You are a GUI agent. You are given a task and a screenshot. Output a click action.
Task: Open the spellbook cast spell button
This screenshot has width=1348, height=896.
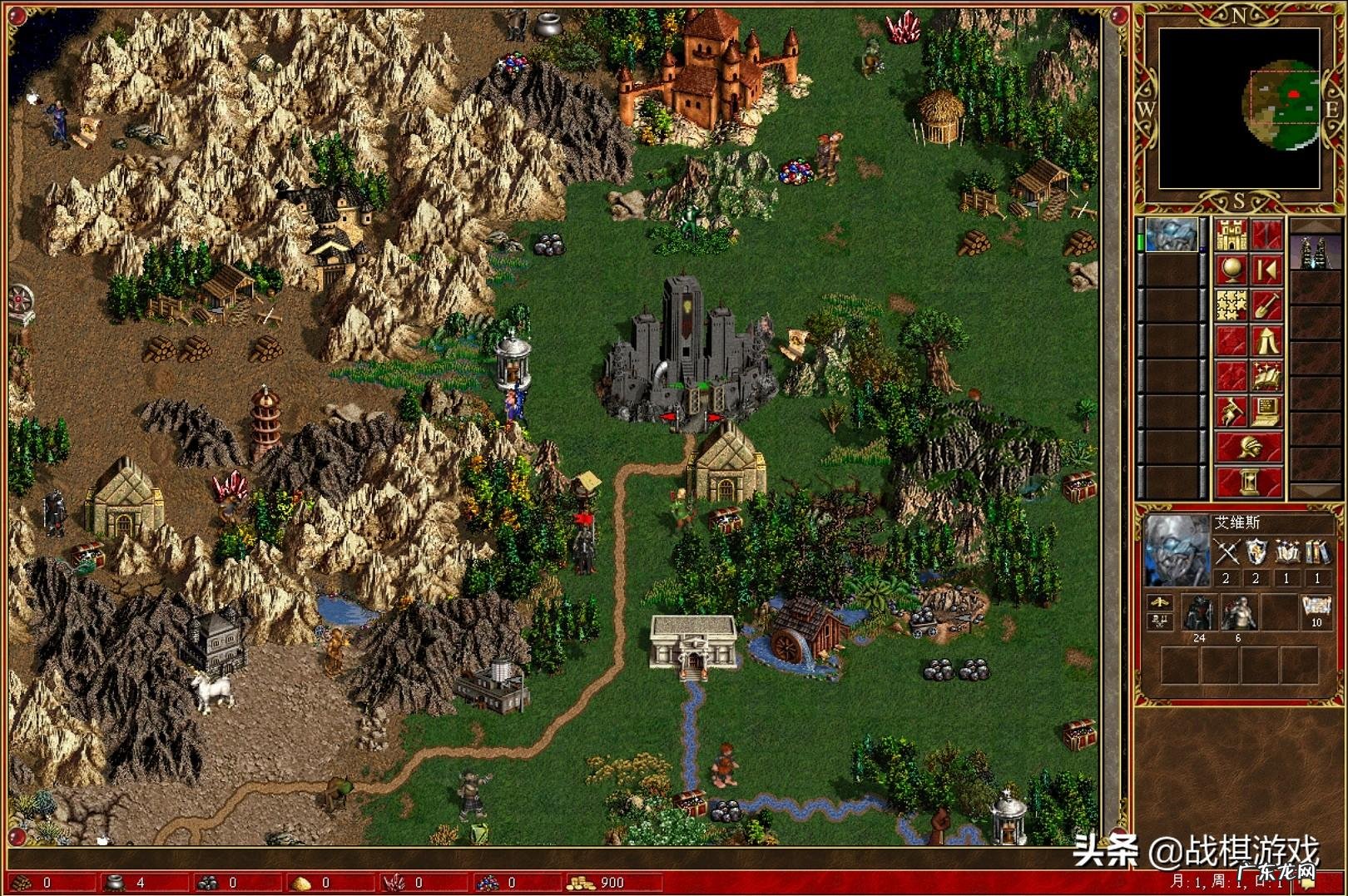(1266, 376)
